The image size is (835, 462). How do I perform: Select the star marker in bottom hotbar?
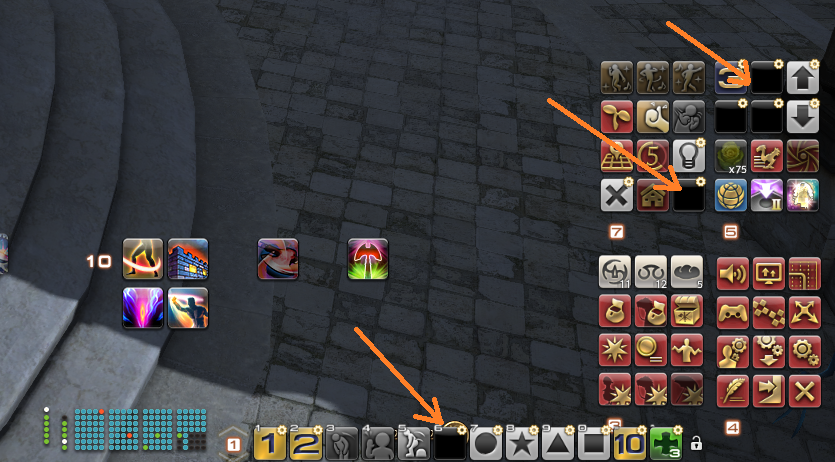(x=521, y=442)
